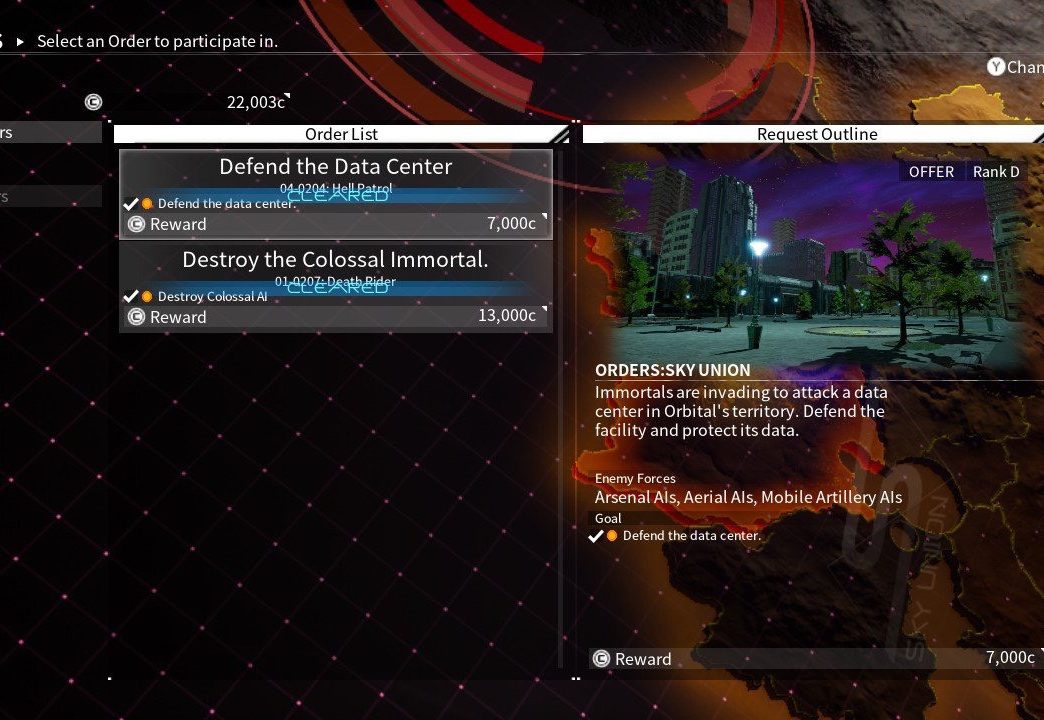Screen dimensions: 1044x720
Task: Choose the Destroy the Colossal Immortal order
Action: pyautogui.click(x=335, y=286)
